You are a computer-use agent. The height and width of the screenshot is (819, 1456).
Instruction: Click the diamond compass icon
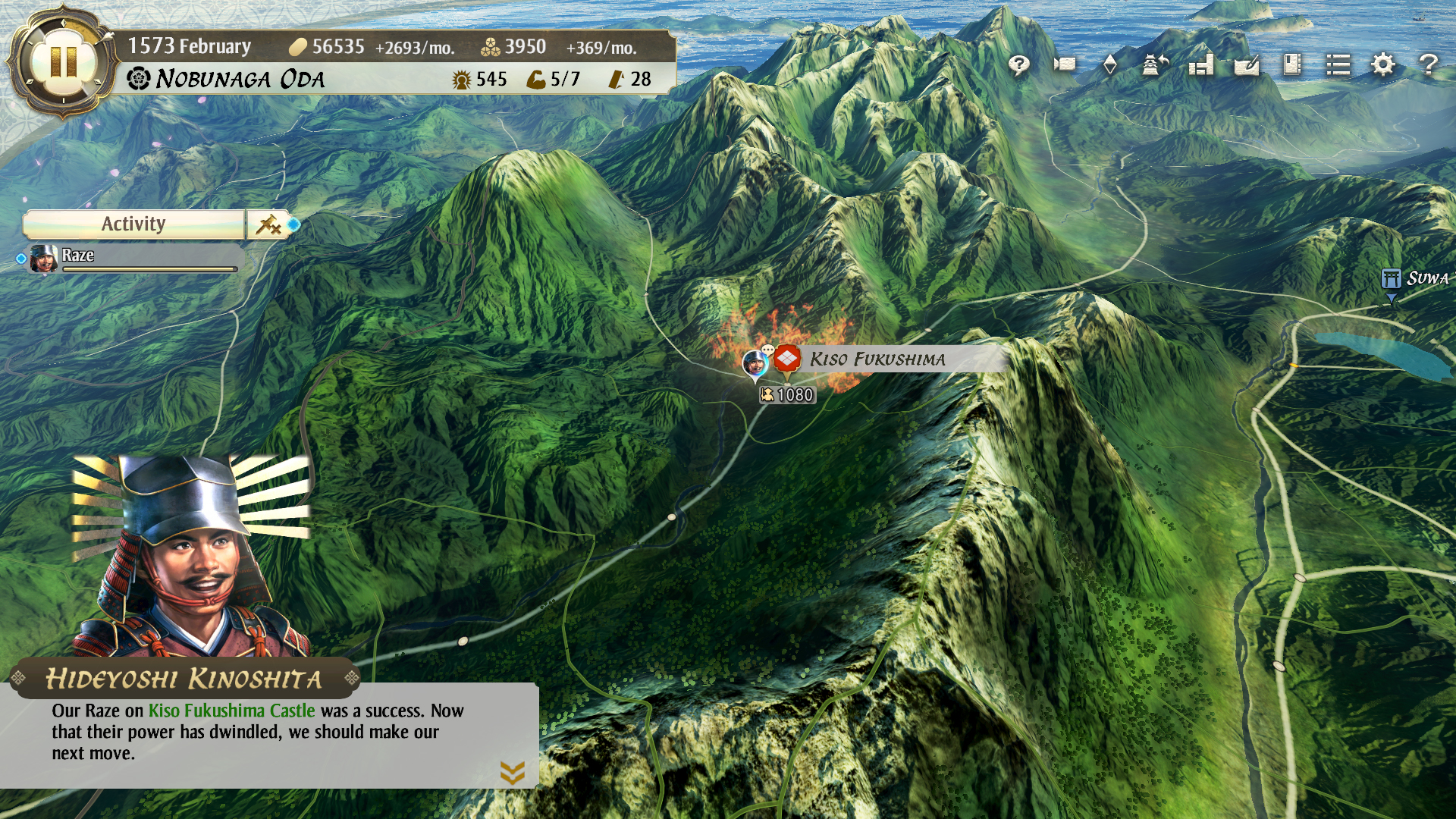[1109, 64]
